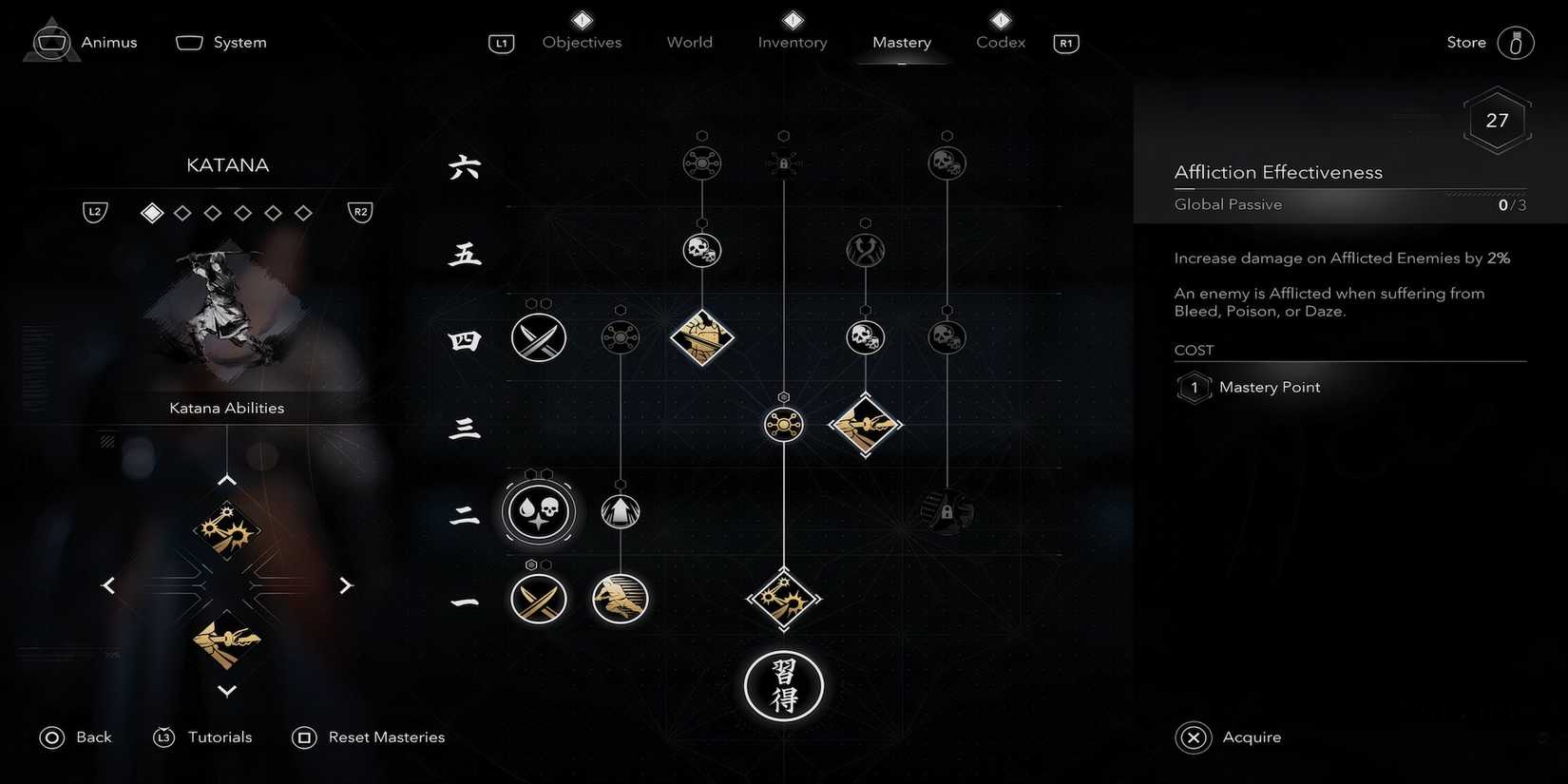This screenshot has width=1568, height=784.
Task: Select the 習得 root mastery node
Action: (x=783, y=686)
